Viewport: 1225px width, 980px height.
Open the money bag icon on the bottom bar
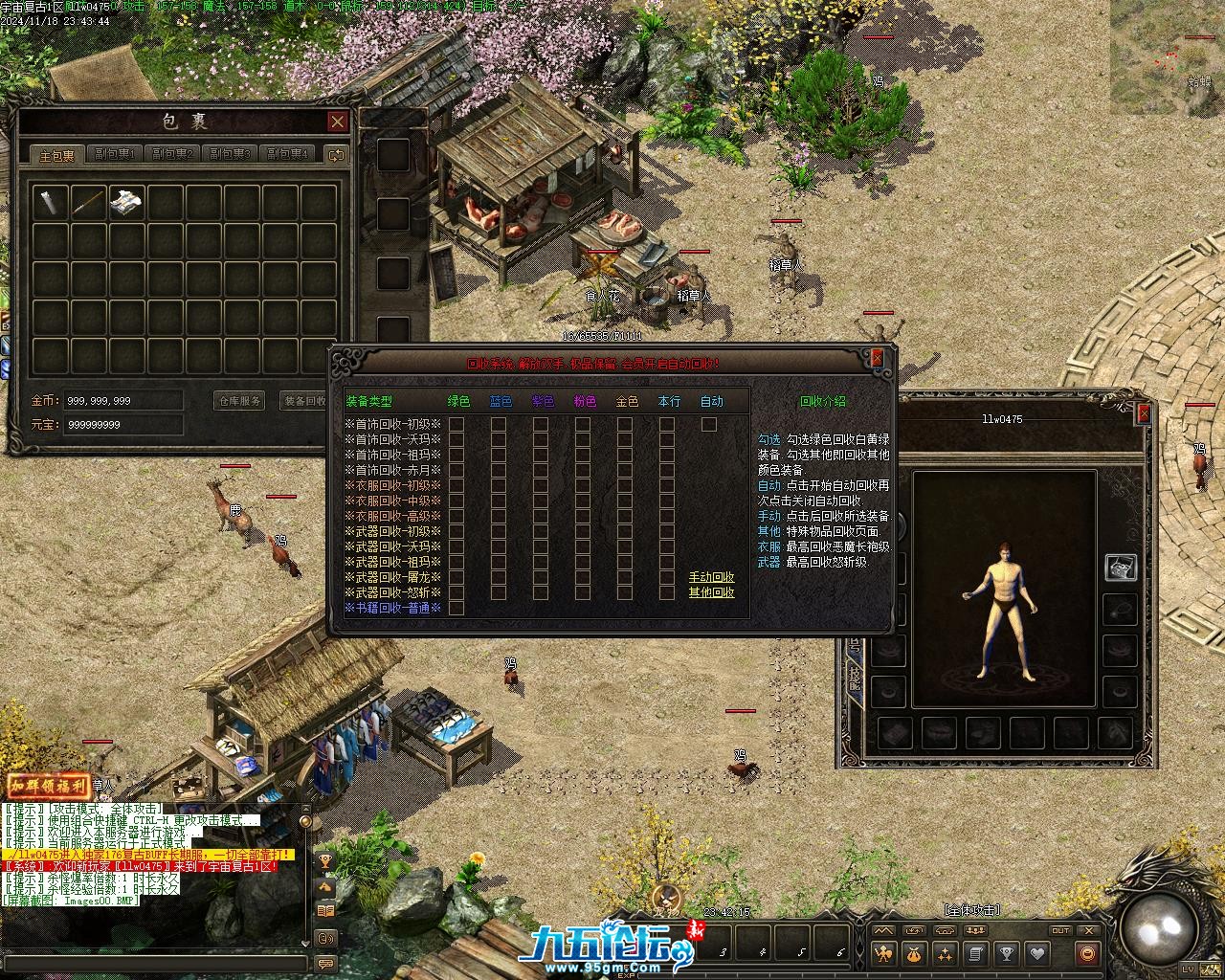click(x=914, y=953)
